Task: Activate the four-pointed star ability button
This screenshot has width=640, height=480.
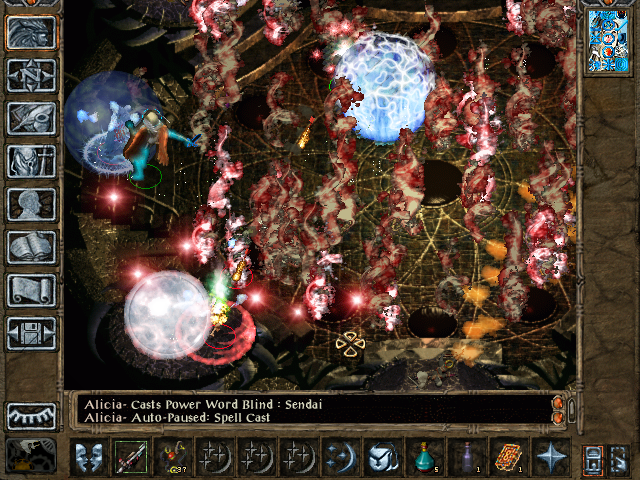Action: pyautogui.click(x=550, y=457)
